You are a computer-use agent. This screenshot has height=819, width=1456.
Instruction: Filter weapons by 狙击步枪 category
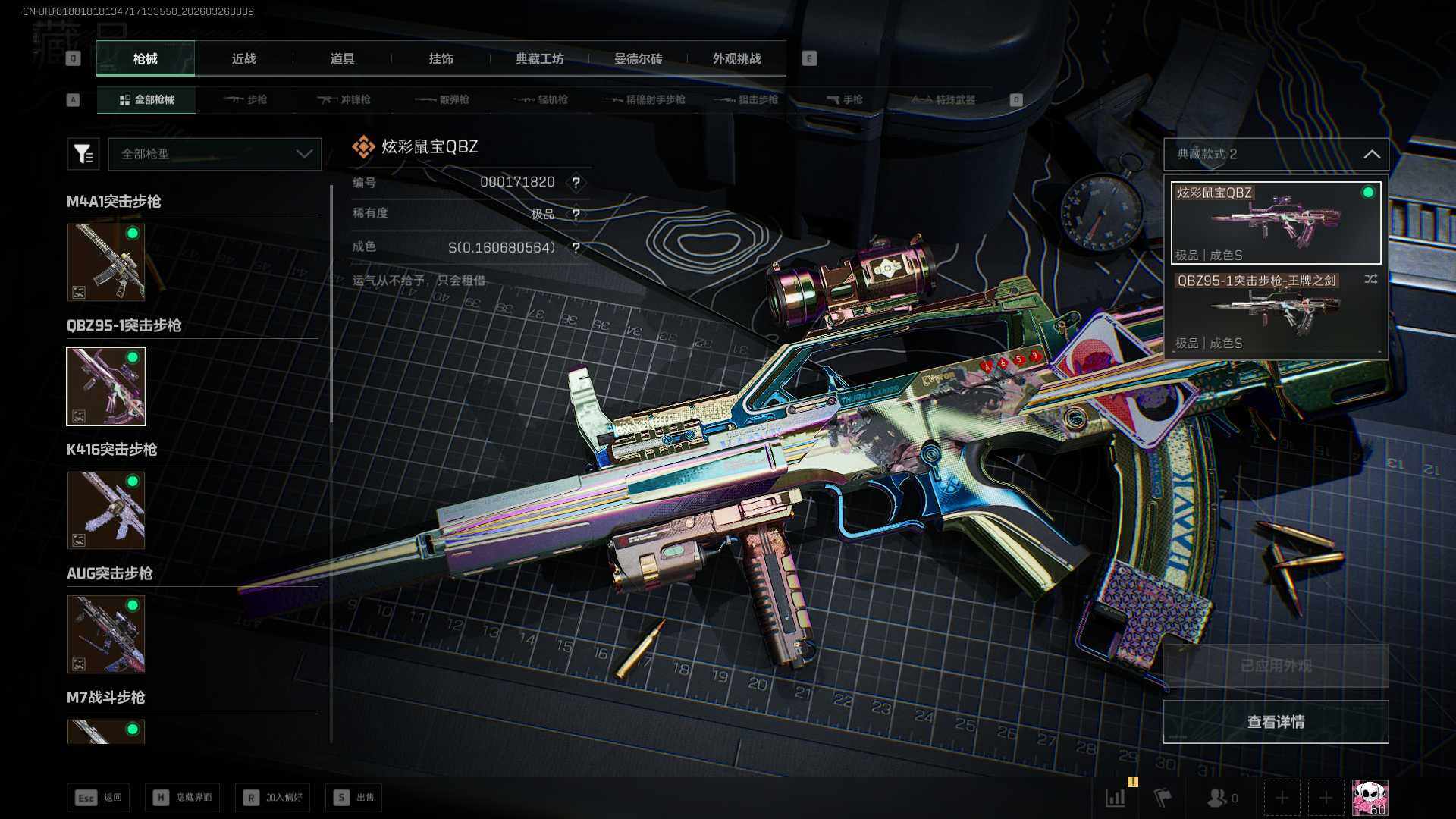[747, 99]
